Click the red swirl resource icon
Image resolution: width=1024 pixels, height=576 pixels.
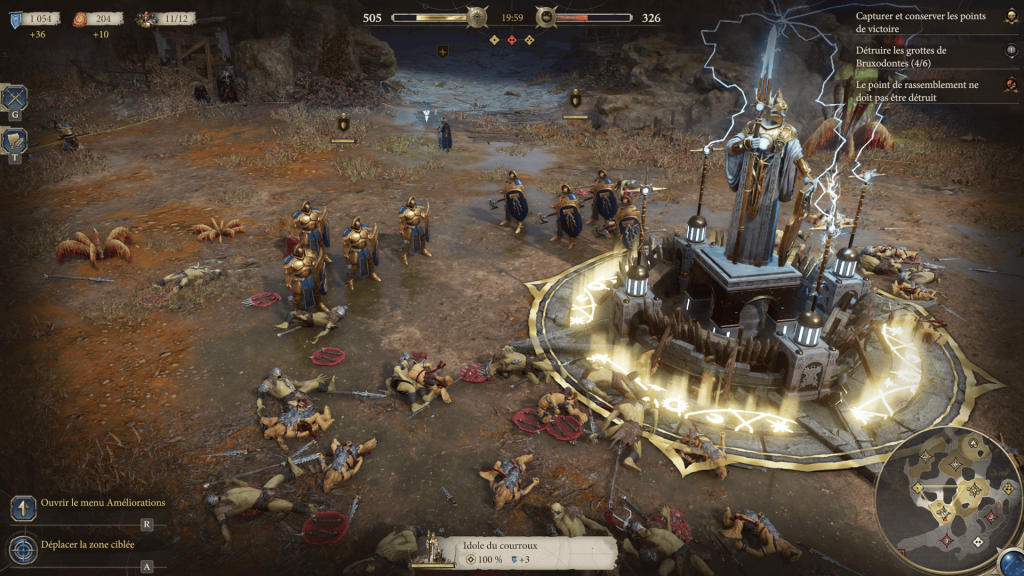(x=80, y=18)
